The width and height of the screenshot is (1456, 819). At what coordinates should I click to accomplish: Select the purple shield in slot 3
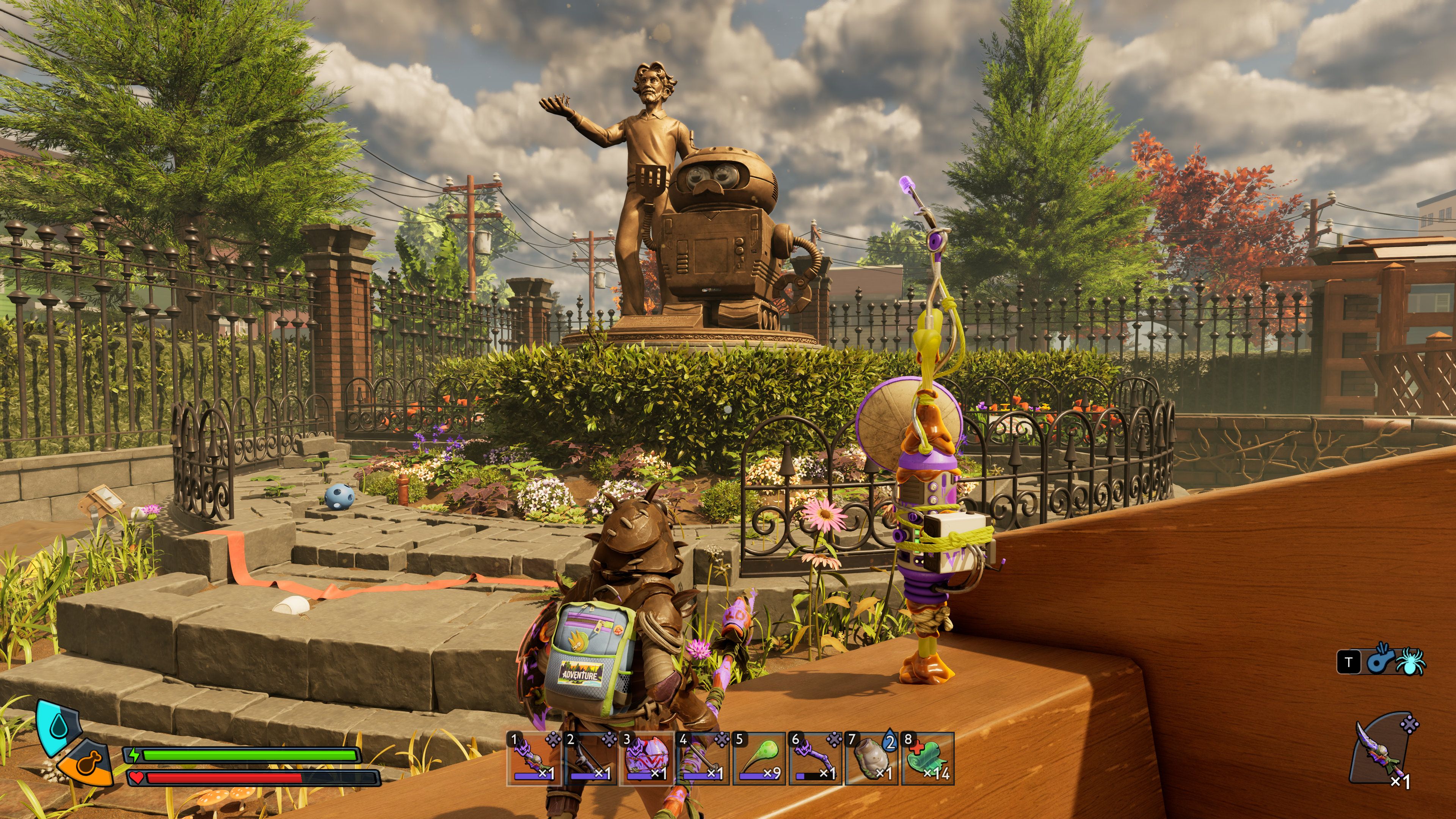(646, 758)
